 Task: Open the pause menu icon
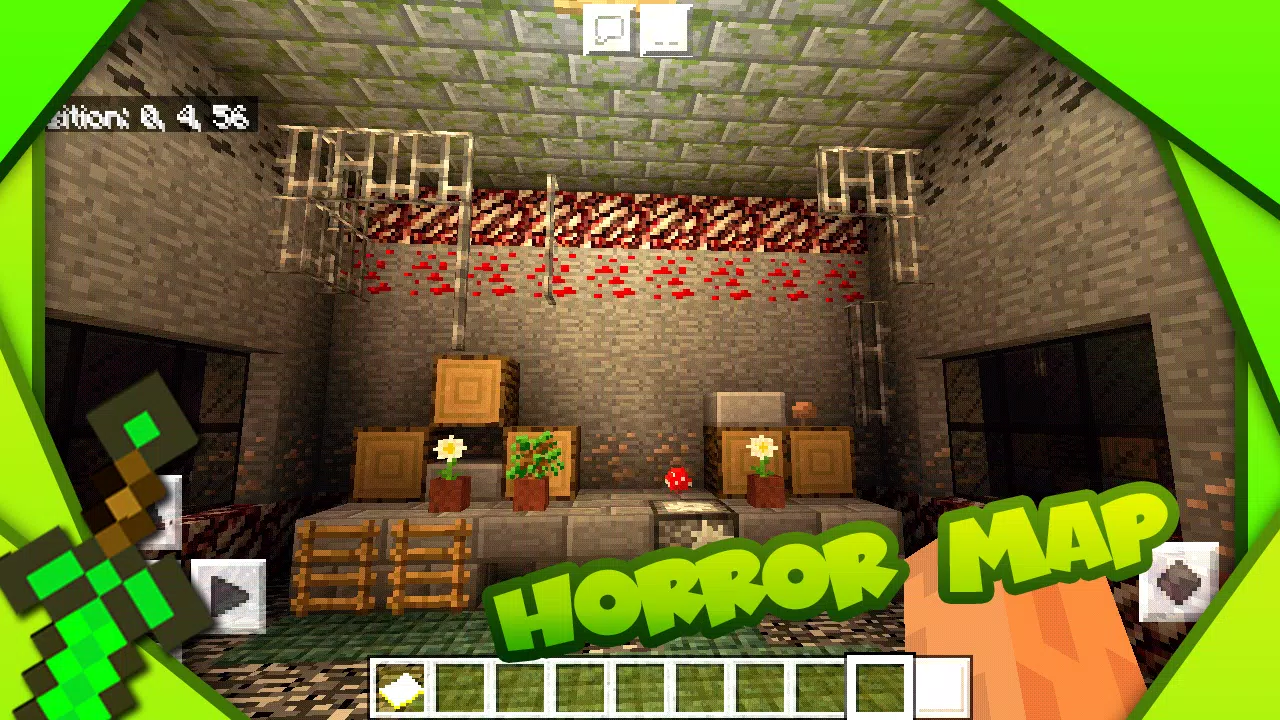pyautogui.click(x=665, y=27)
